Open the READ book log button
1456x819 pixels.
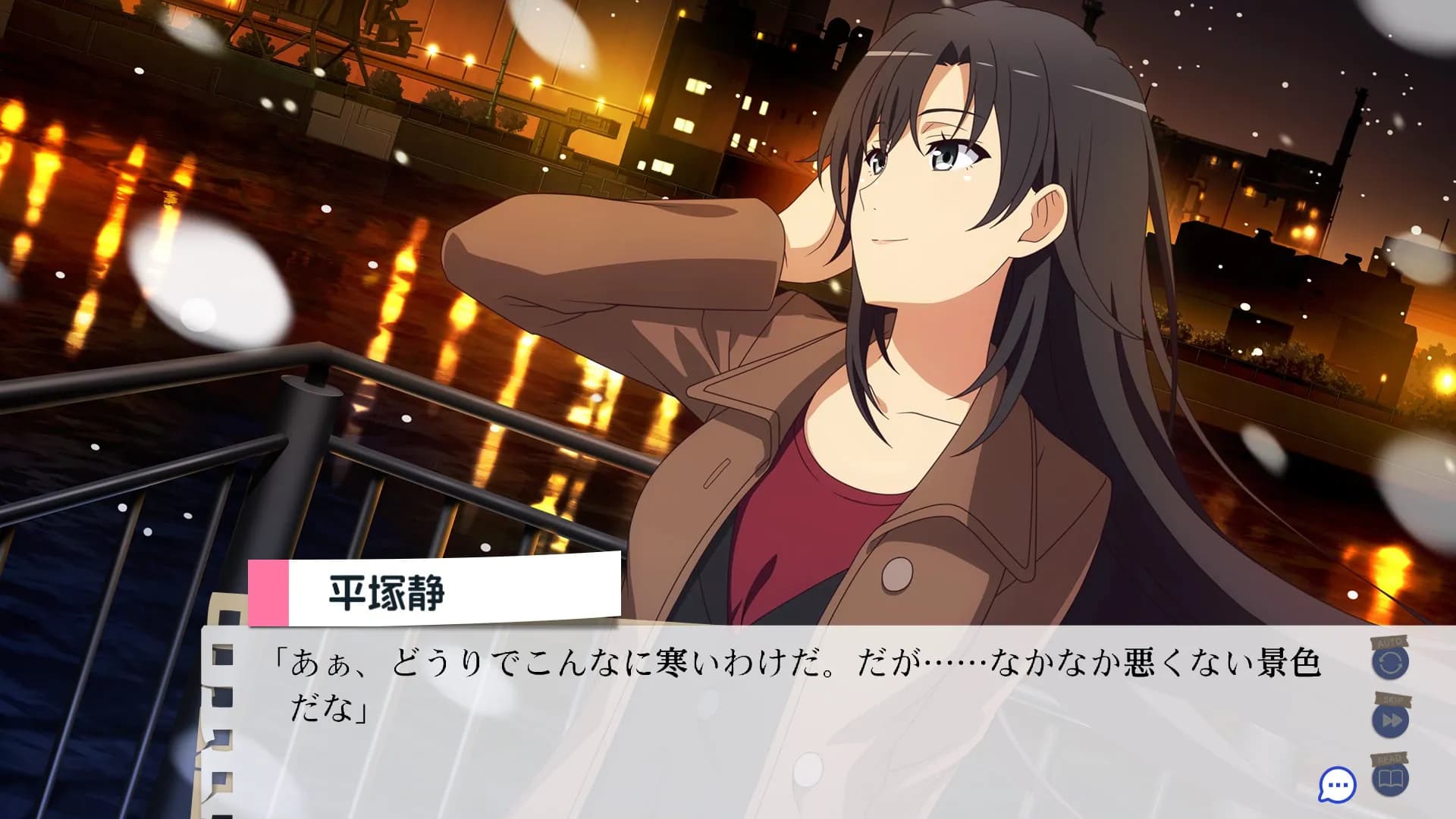[1390, 779]
